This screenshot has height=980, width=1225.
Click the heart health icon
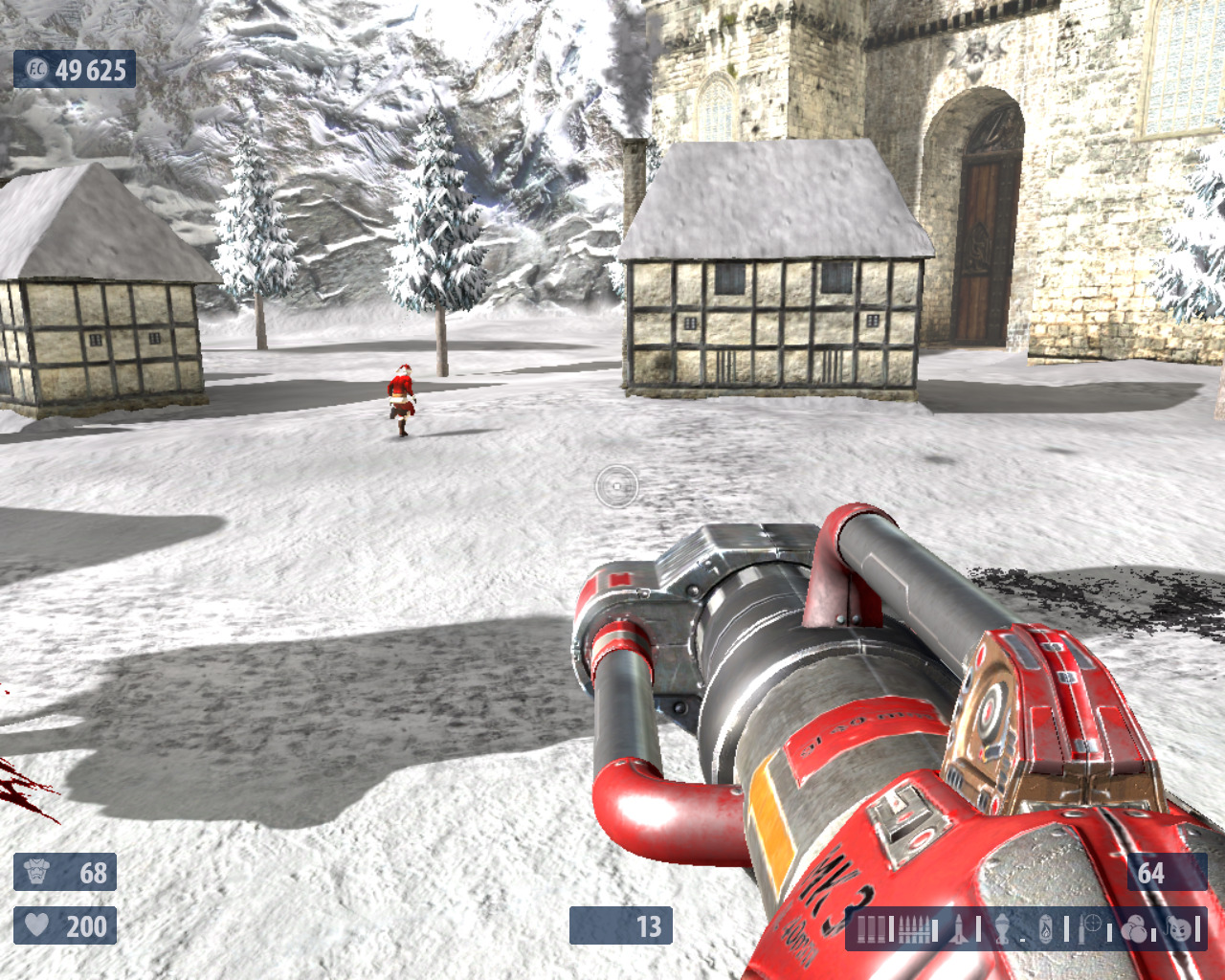tap(37, 925)
